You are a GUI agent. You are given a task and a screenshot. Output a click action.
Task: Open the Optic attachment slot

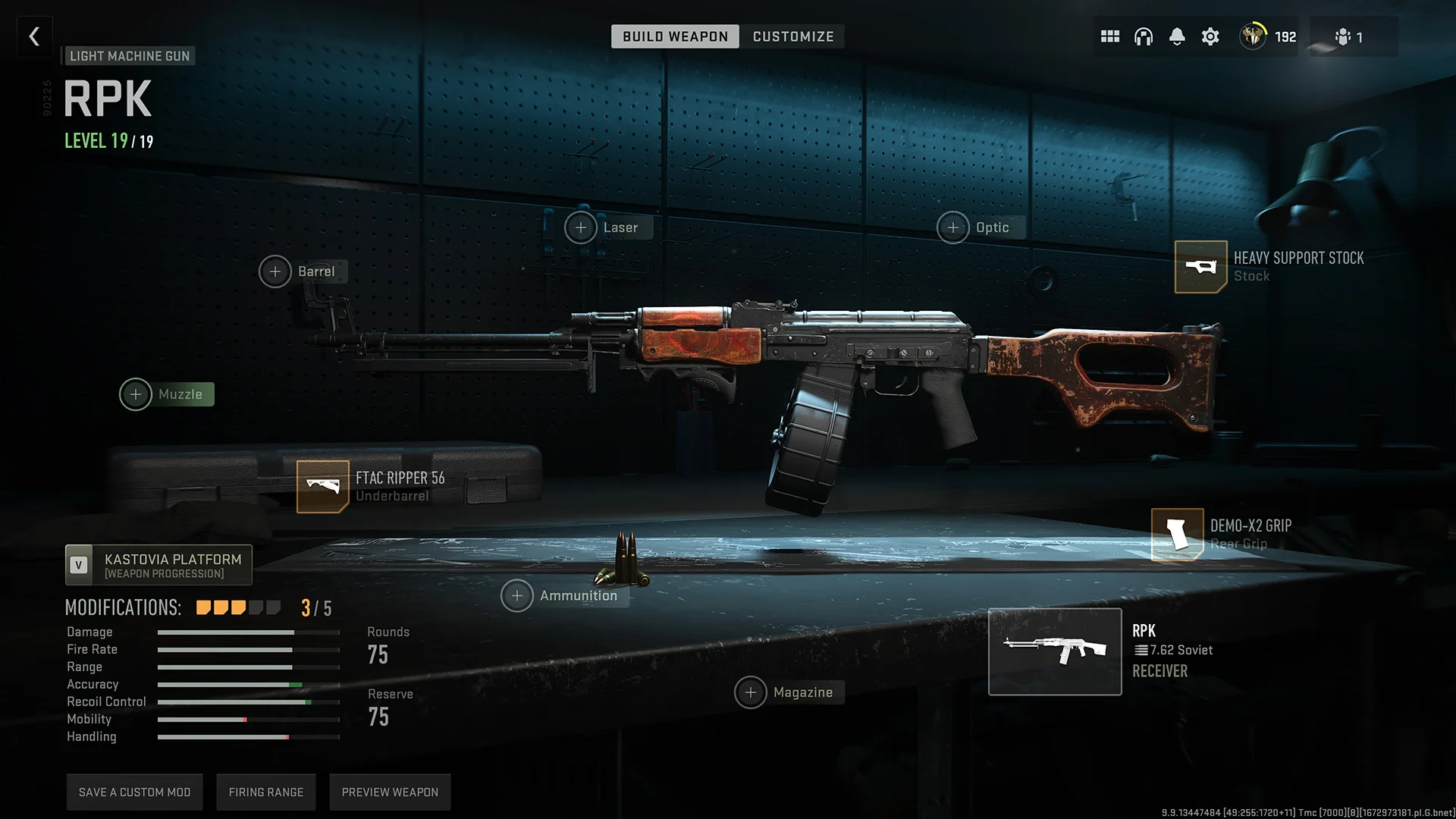pyautogui.click(x=953, y=227)
